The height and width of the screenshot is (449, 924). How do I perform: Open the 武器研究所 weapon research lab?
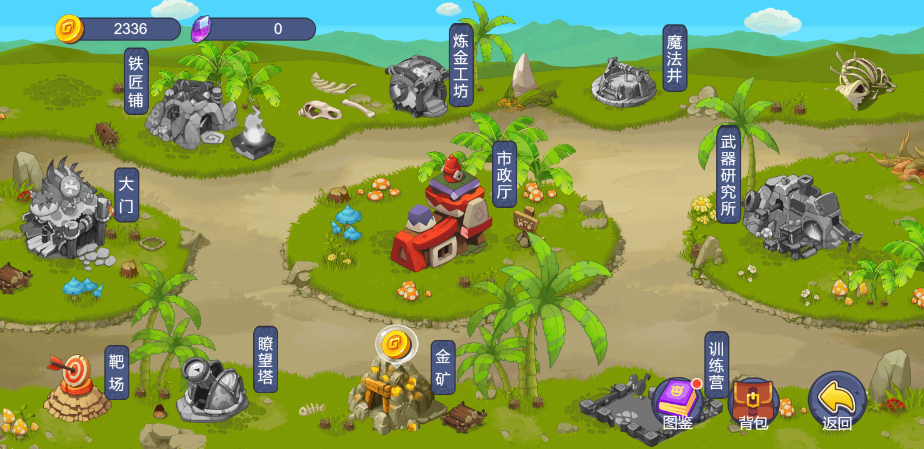coord(795,212)
